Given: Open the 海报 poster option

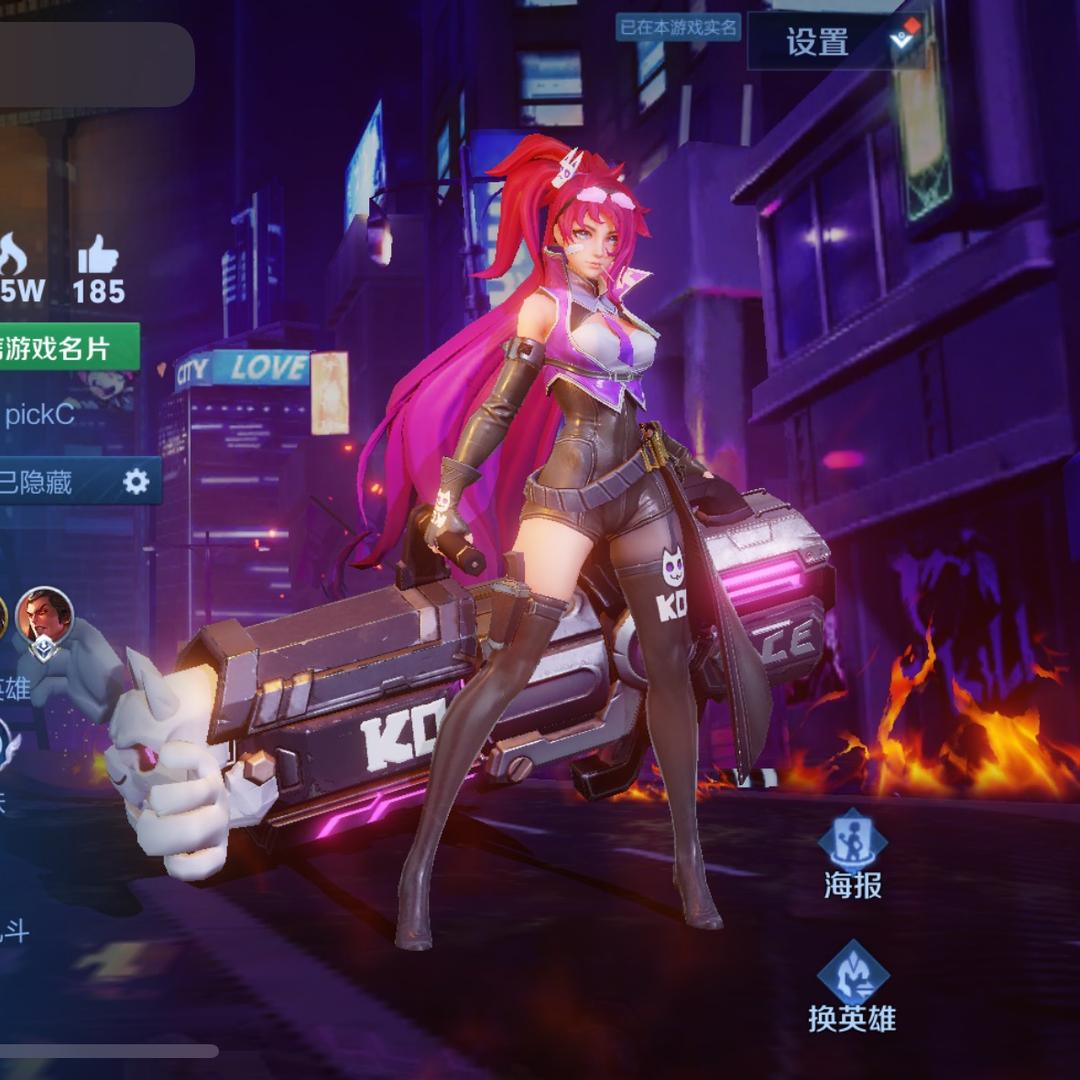Looking at the screenshot, I should click(x=853, y=854).
